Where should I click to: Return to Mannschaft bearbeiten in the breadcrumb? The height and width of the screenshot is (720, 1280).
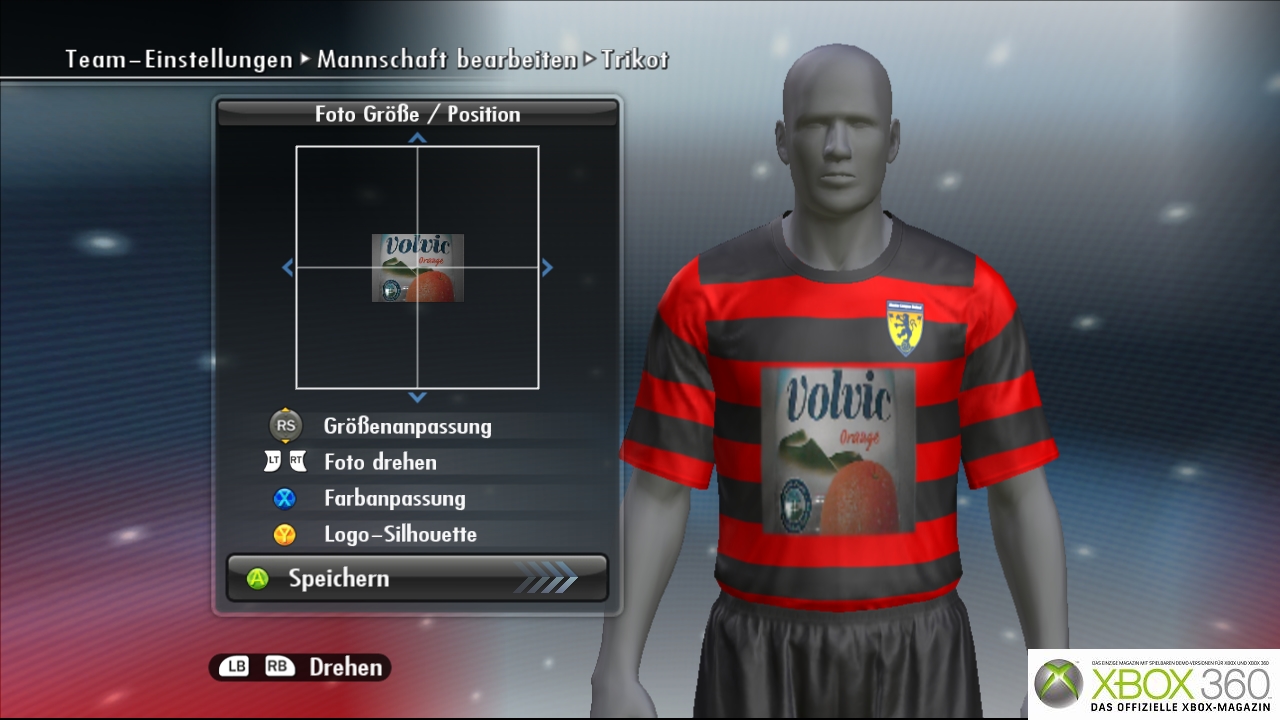pos(446,59)
